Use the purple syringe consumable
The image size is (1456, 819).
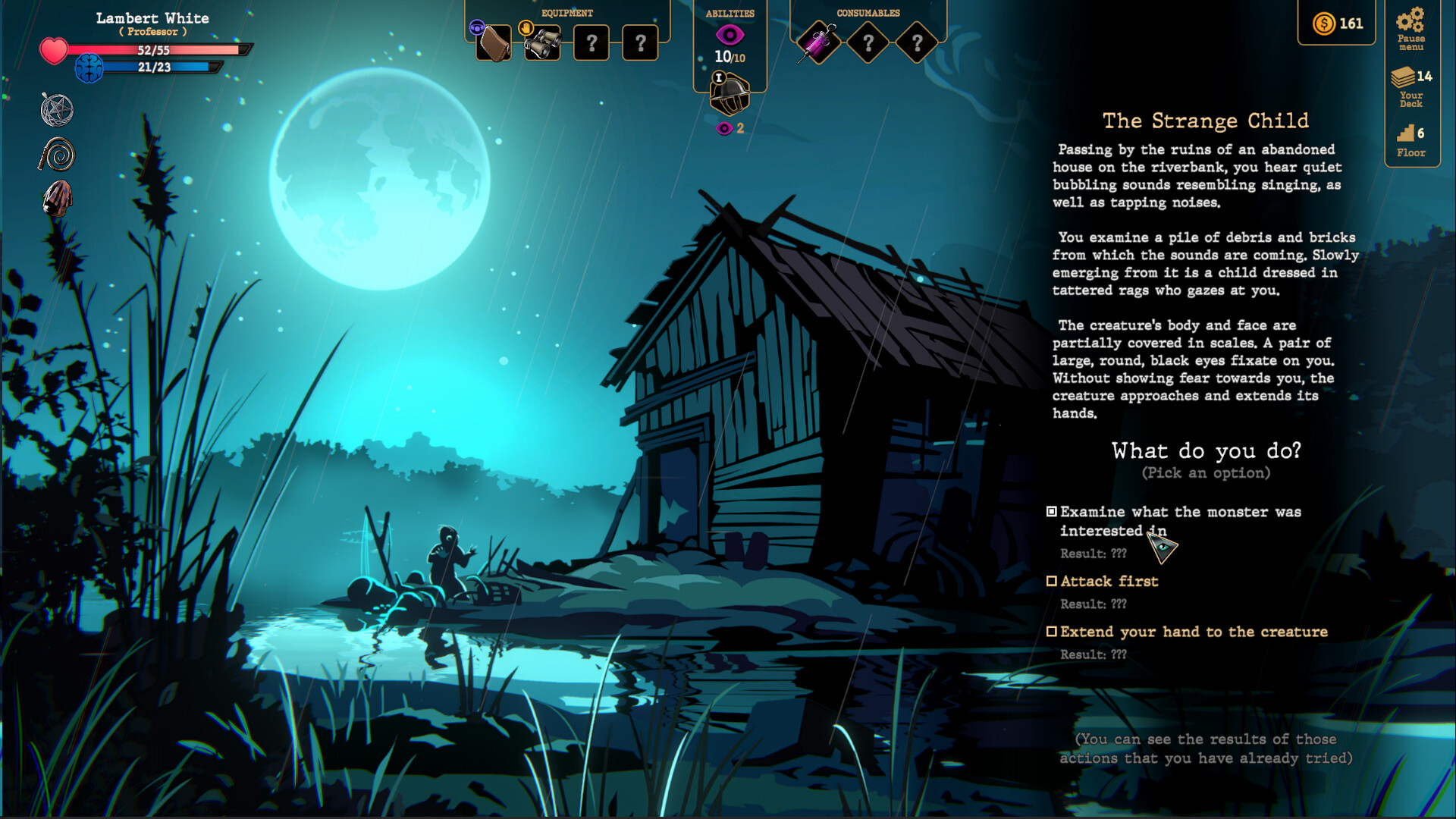tap(821, 42)
